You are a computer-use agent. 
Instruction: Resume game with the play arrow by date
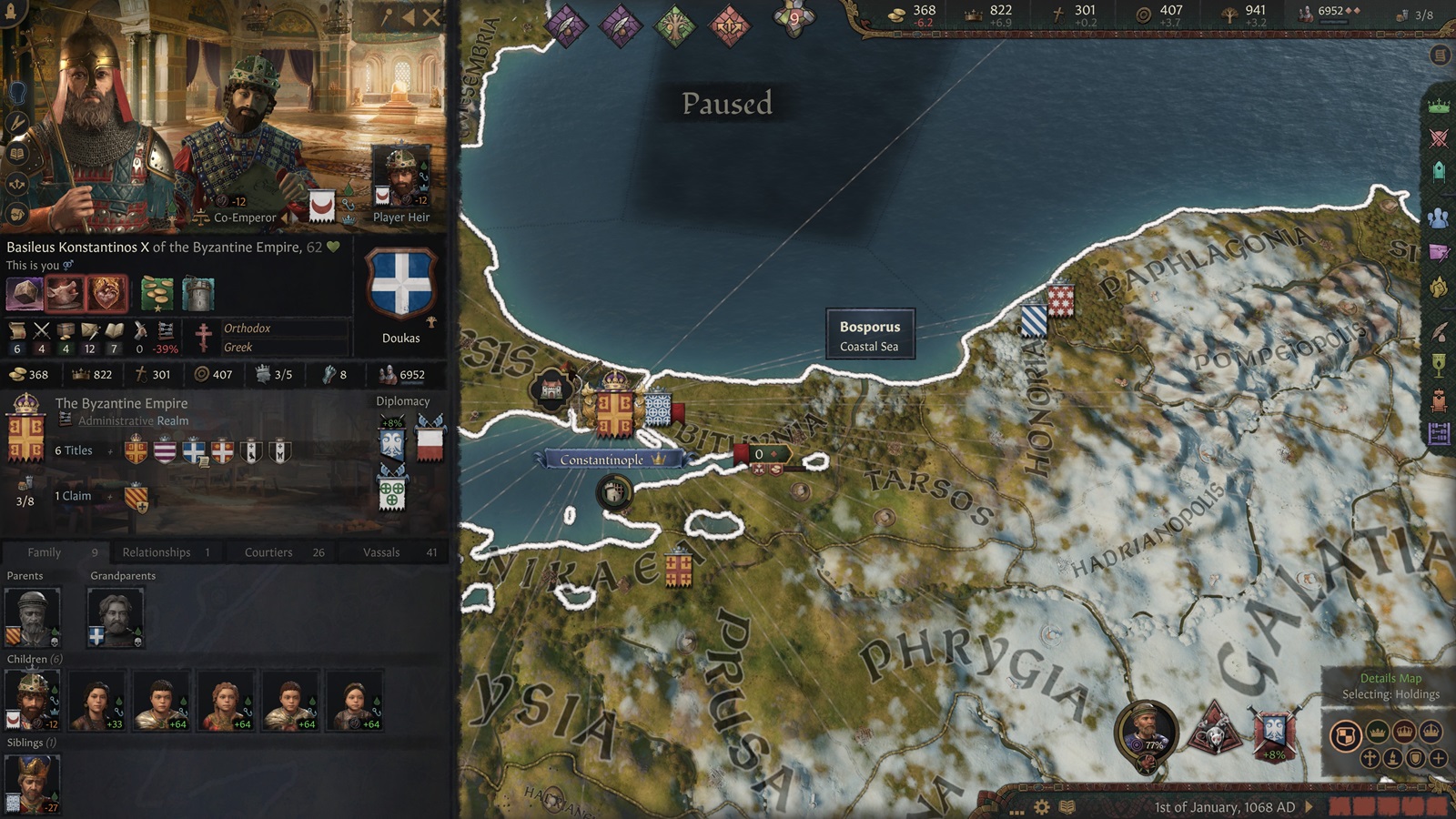point(1309,806)
